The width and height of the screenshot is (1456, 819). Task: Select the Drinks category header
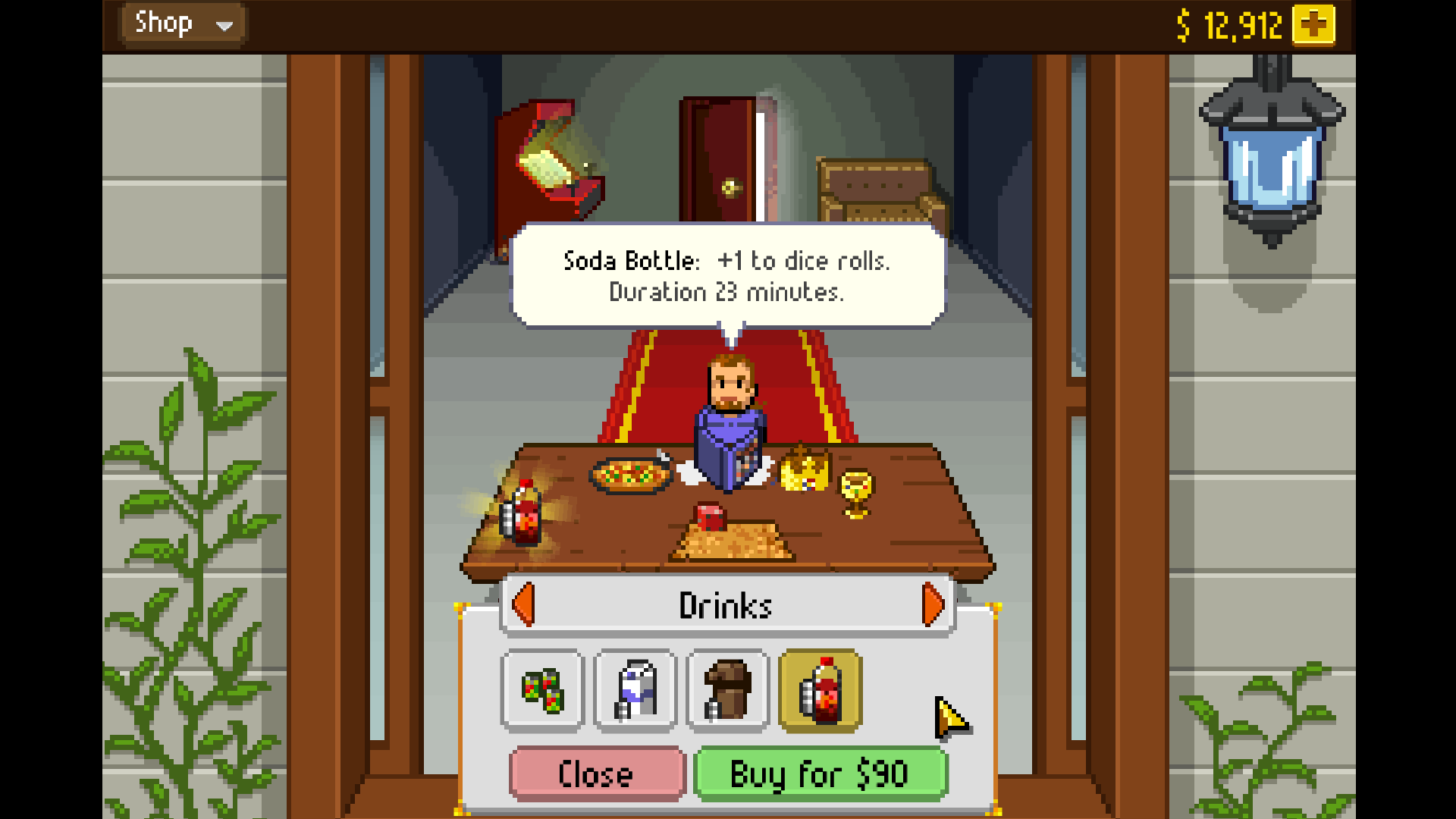pyautogui.click(x=726, y=604)
